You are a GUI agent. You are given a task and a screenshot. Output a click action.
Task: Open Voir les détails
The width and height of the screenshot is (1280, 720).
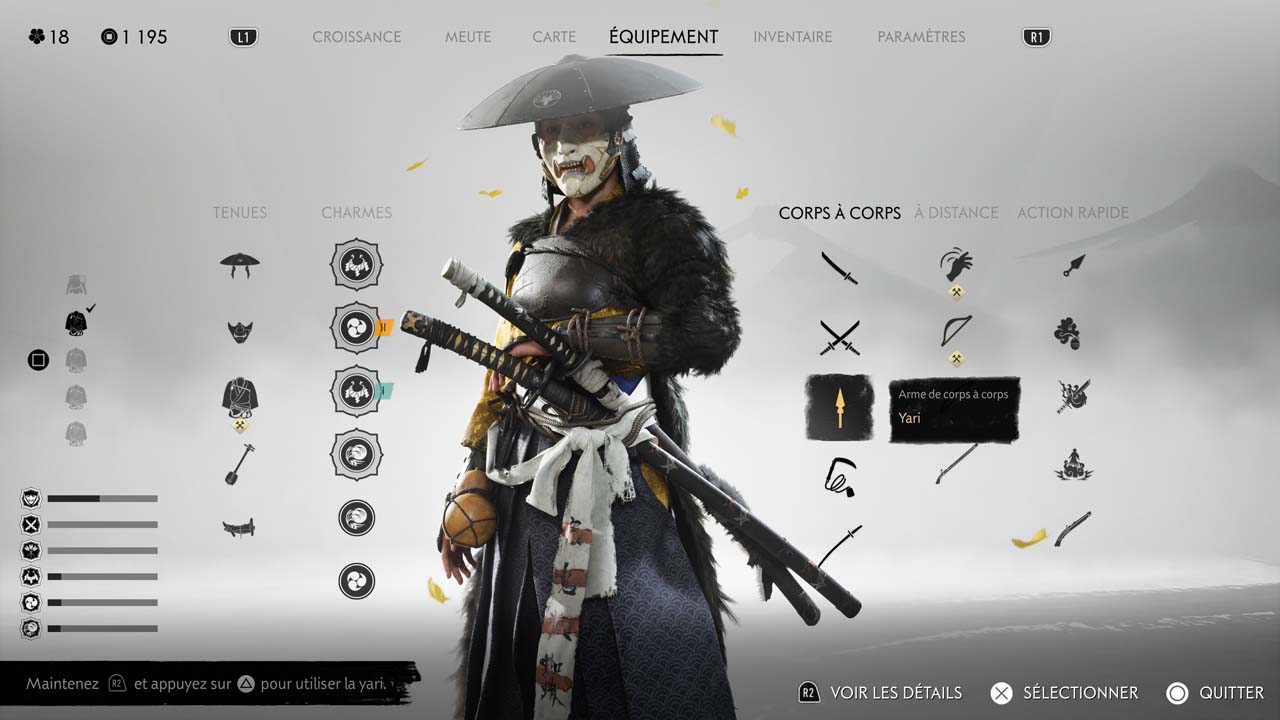(880, 693)
